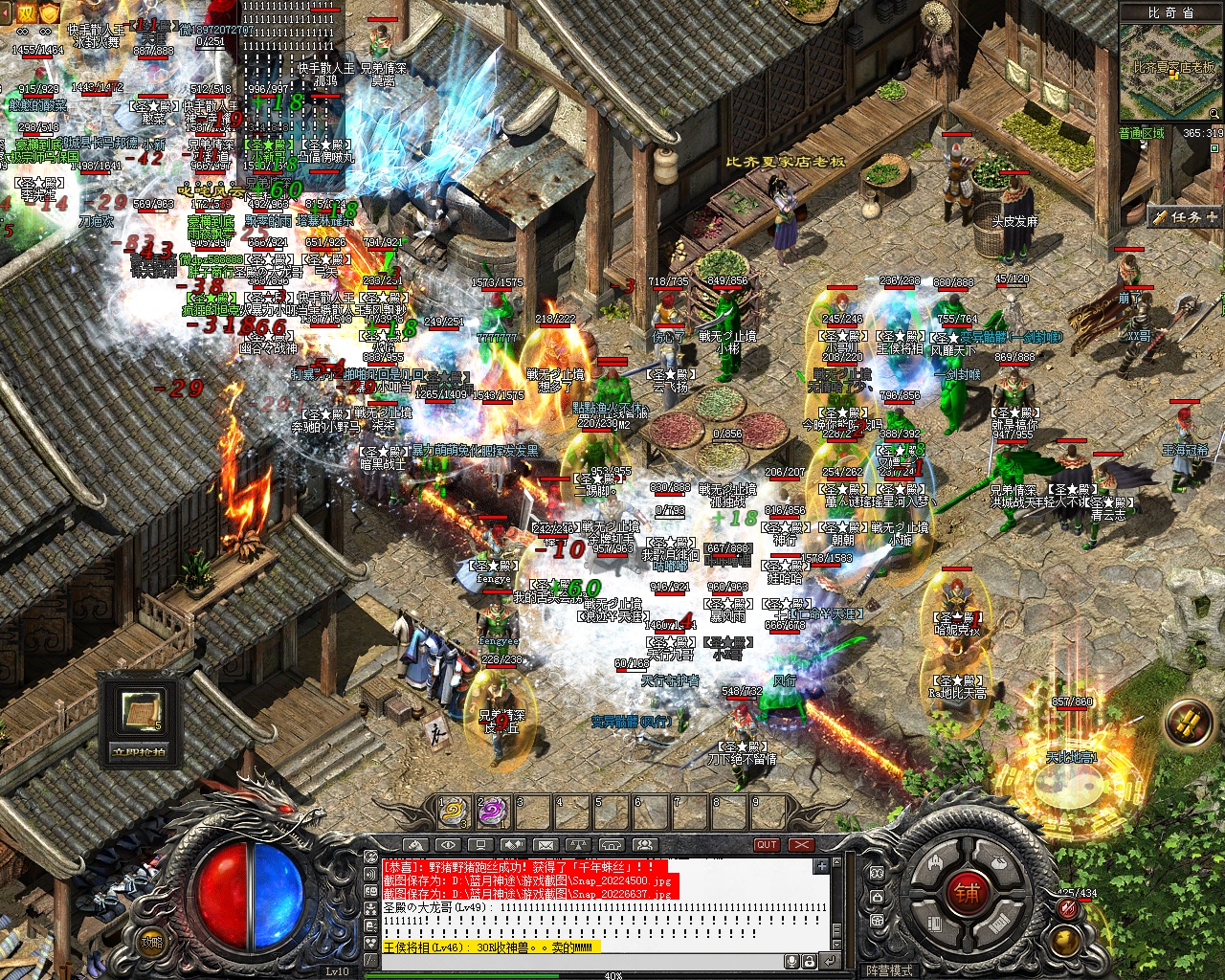Viewport: 1225px width, 980px height.
Task: Expand the chat window with the plus button
Action: 821,866
